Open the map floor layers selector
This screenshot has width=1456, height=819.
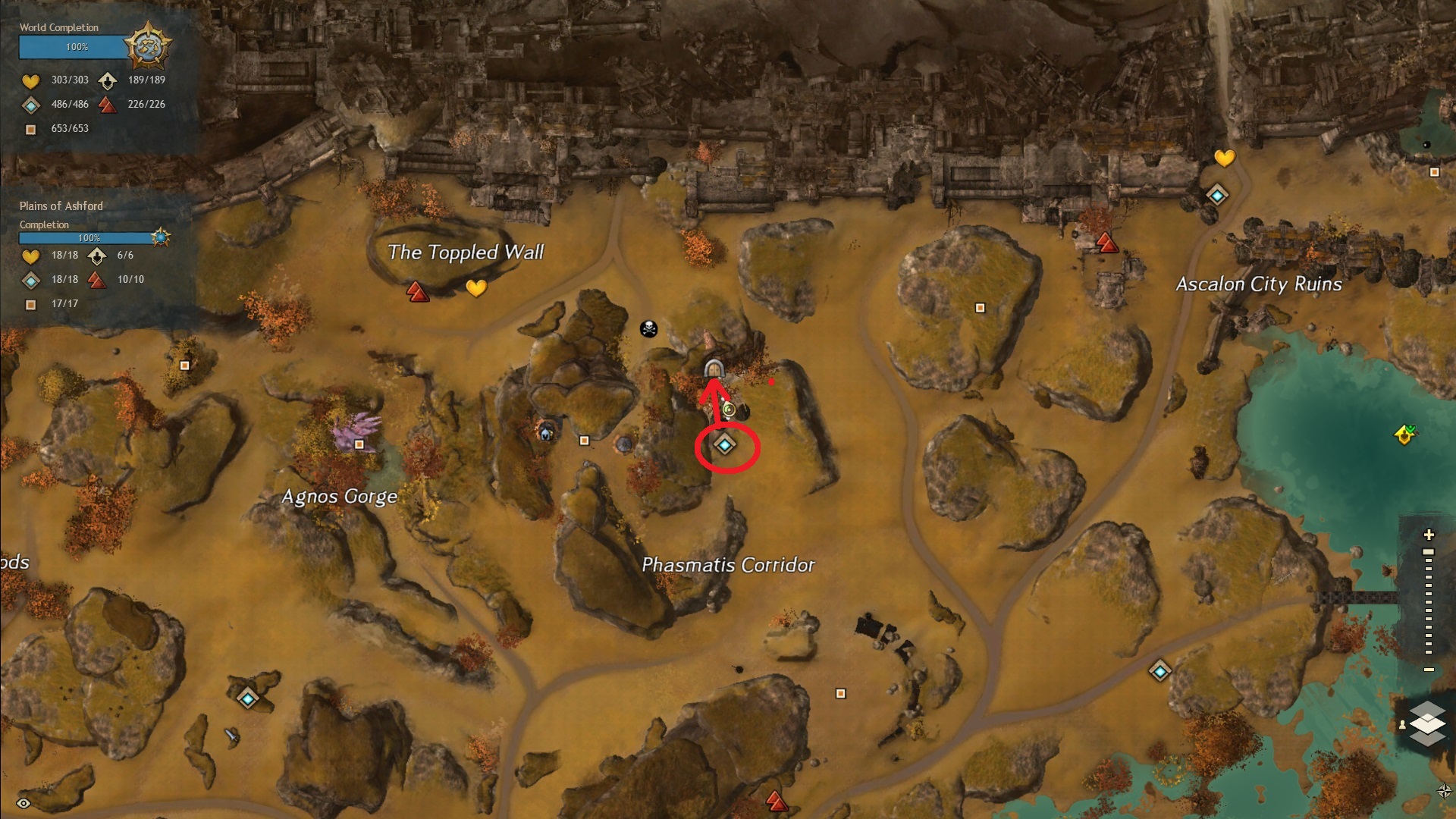[x=1427, y=723]
